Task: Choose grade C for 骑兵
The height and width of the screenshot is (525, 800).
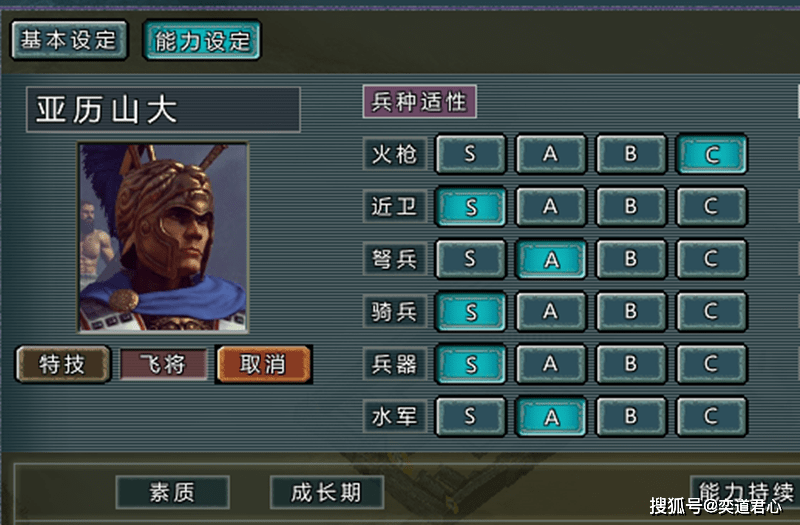Action: (711, 312)
